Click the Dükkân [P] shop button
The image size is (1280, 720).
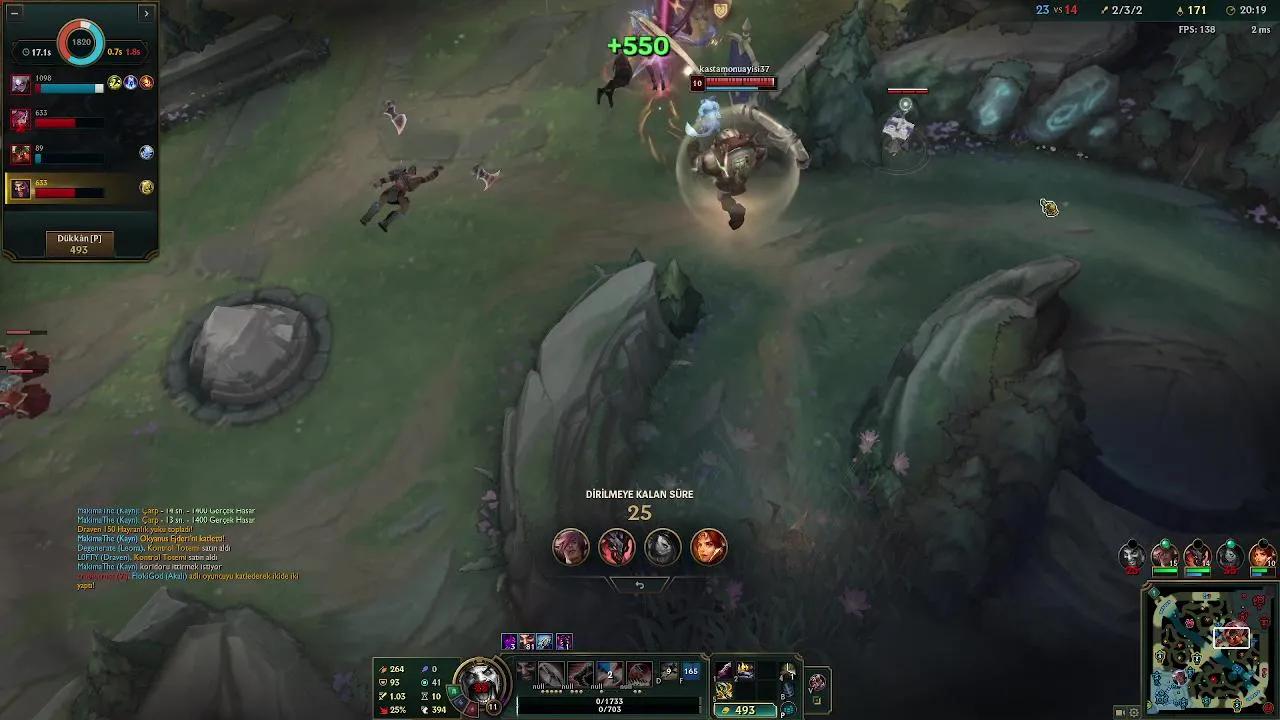pyautogui.click(x=80, y=240)
